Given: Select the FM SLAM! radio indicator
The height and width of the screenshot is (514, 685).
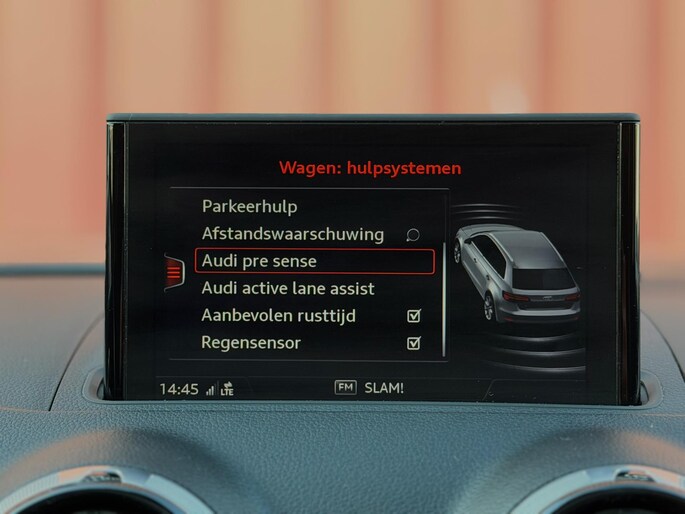Looking at the screenshot, I should (x=369, y=388).
